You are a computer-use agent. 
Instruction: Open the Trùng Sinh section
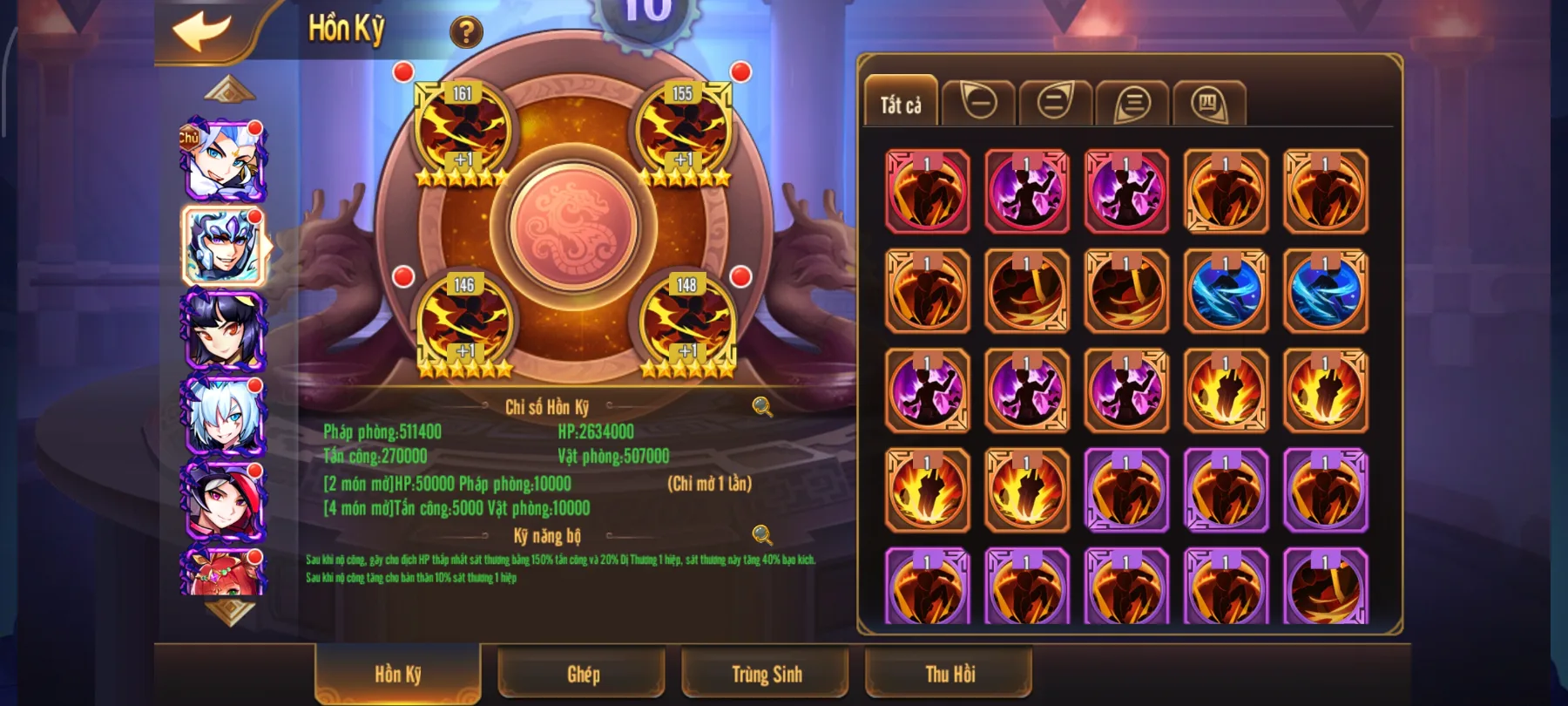click(x=765, y=673)
